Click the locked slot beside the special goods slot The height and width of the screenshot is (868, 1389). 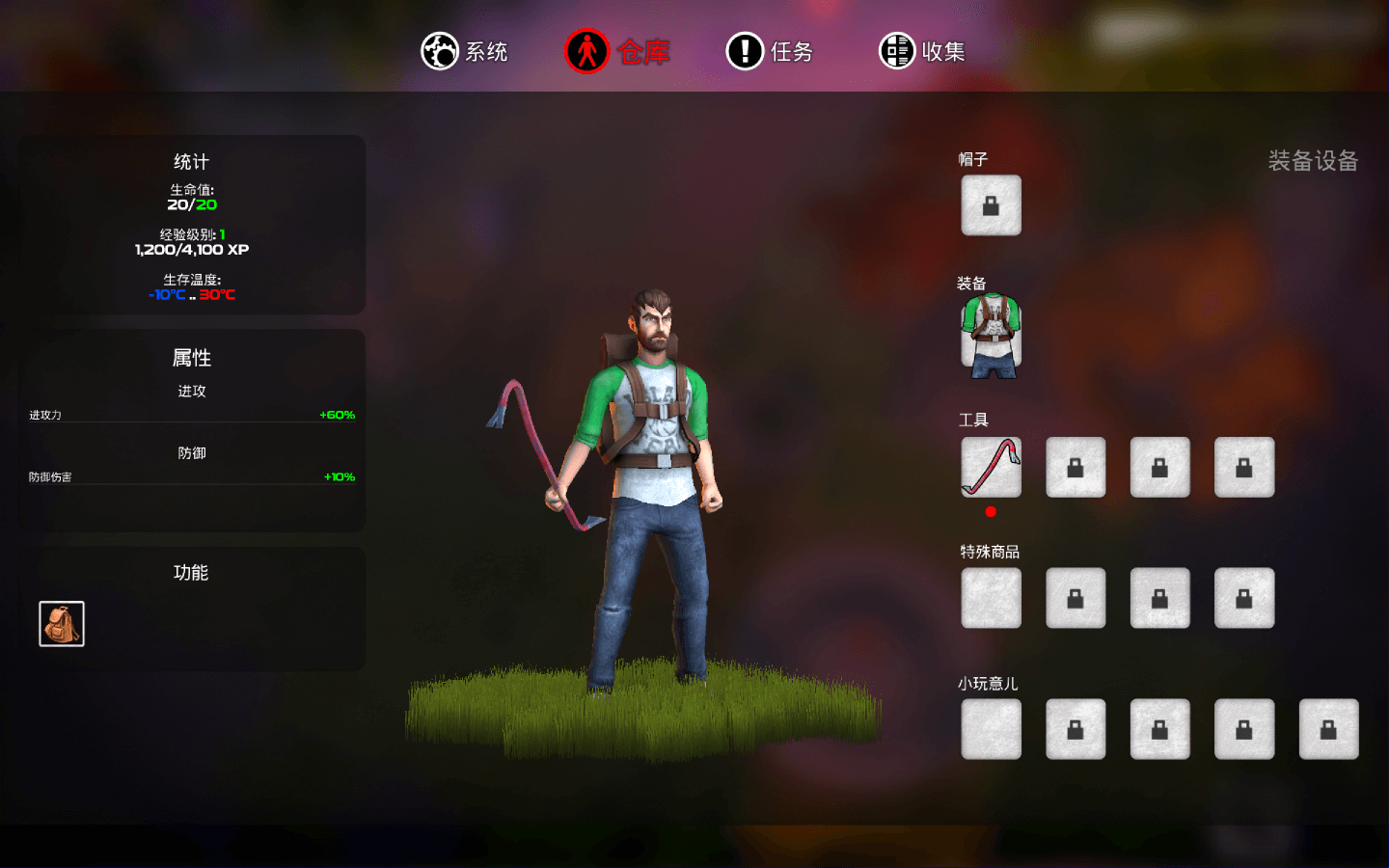(1075, 598)
